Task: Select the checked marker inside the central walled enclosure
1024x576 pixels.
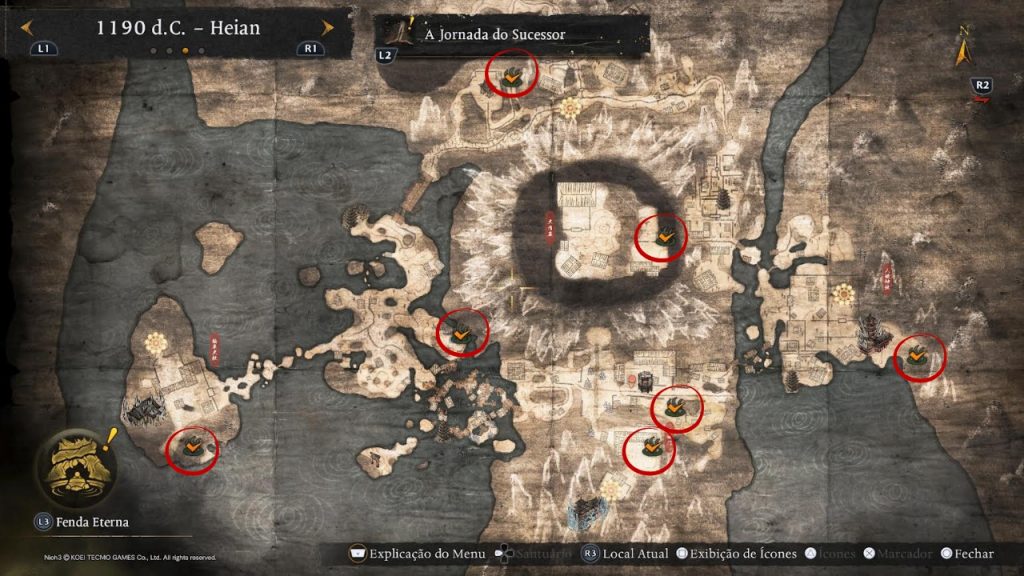Action: tap(662, 236)
